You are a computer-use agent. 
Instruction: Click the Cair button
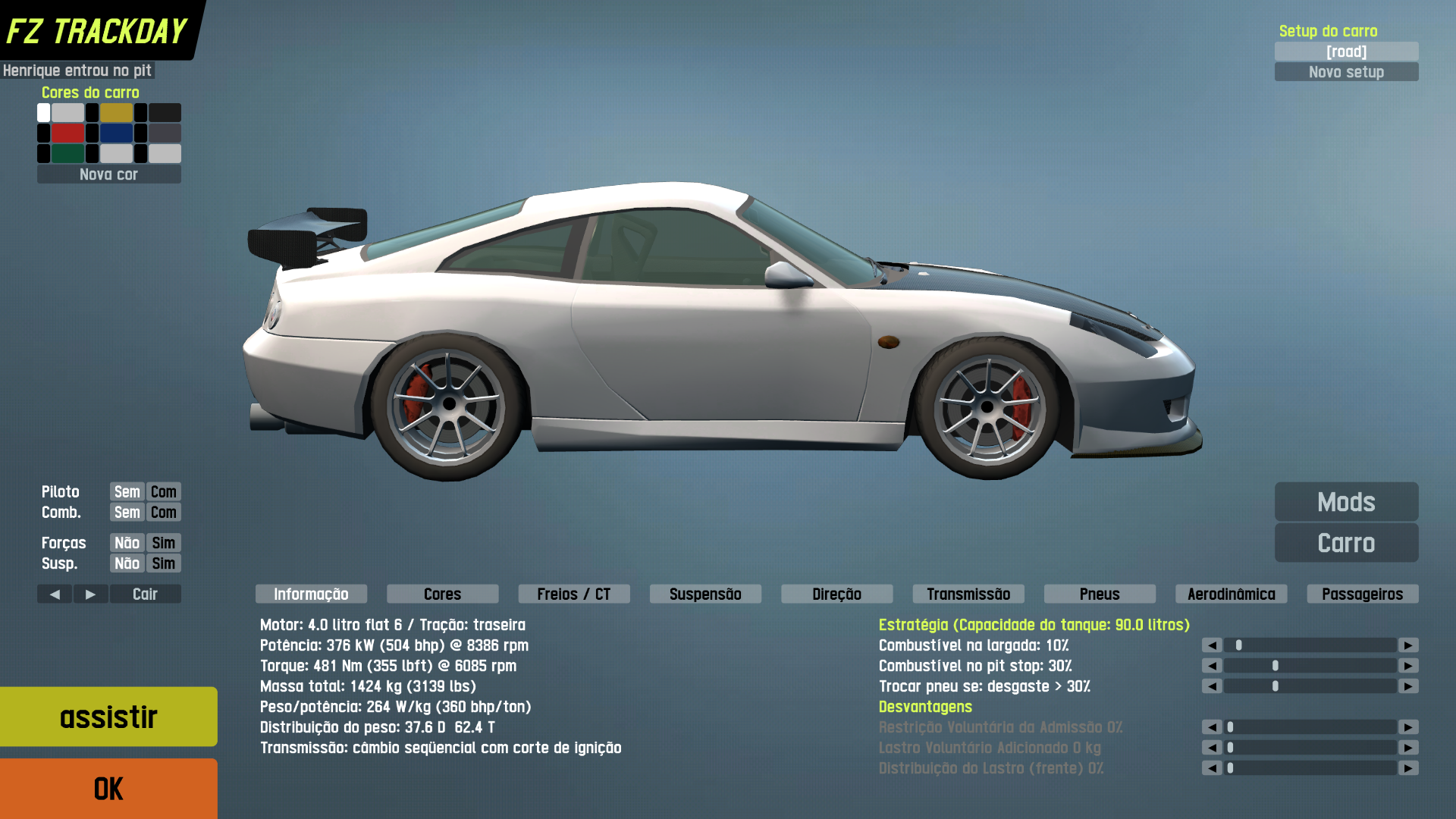(x=145, y=594)
